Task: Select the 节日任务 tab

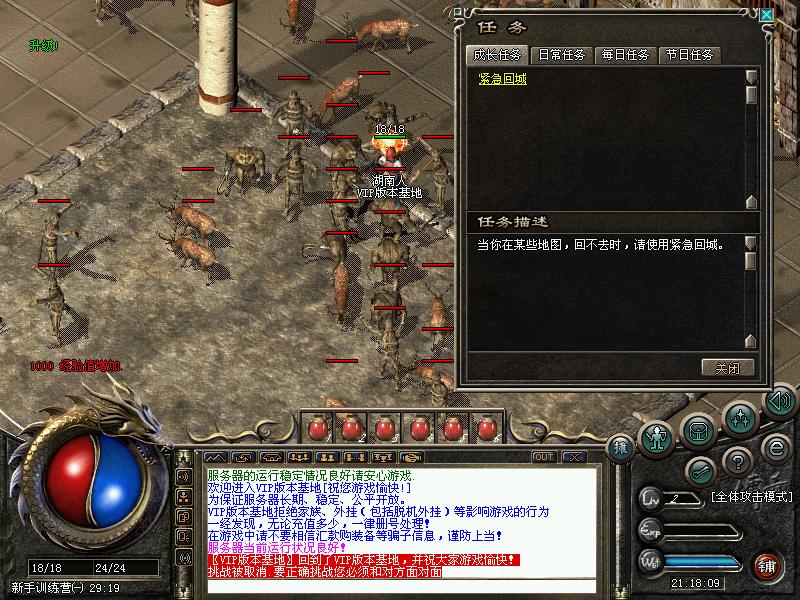Action: click(x=689, y=55)
